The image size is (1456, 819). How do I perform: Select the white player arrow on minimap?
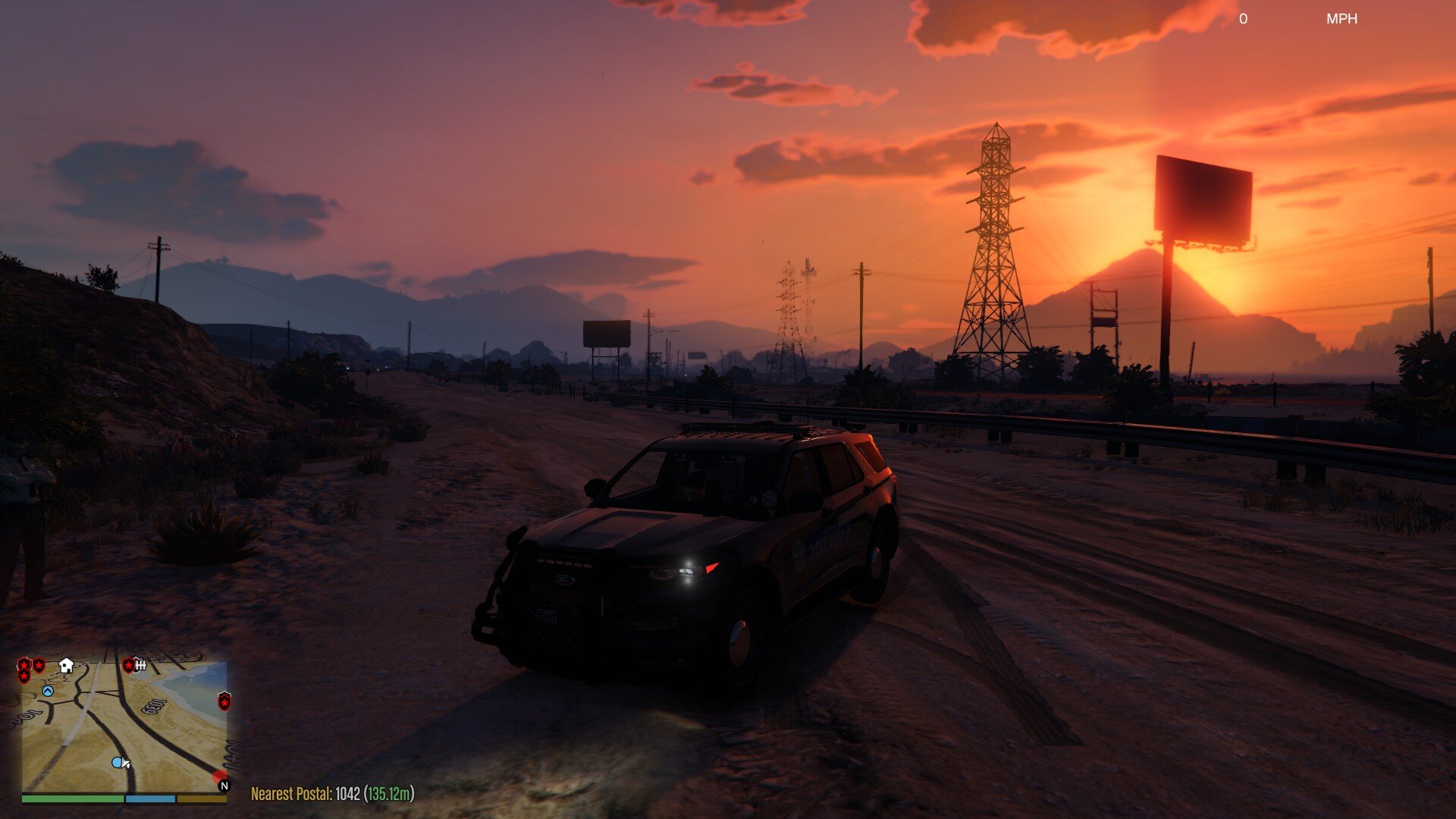point(126,764)
